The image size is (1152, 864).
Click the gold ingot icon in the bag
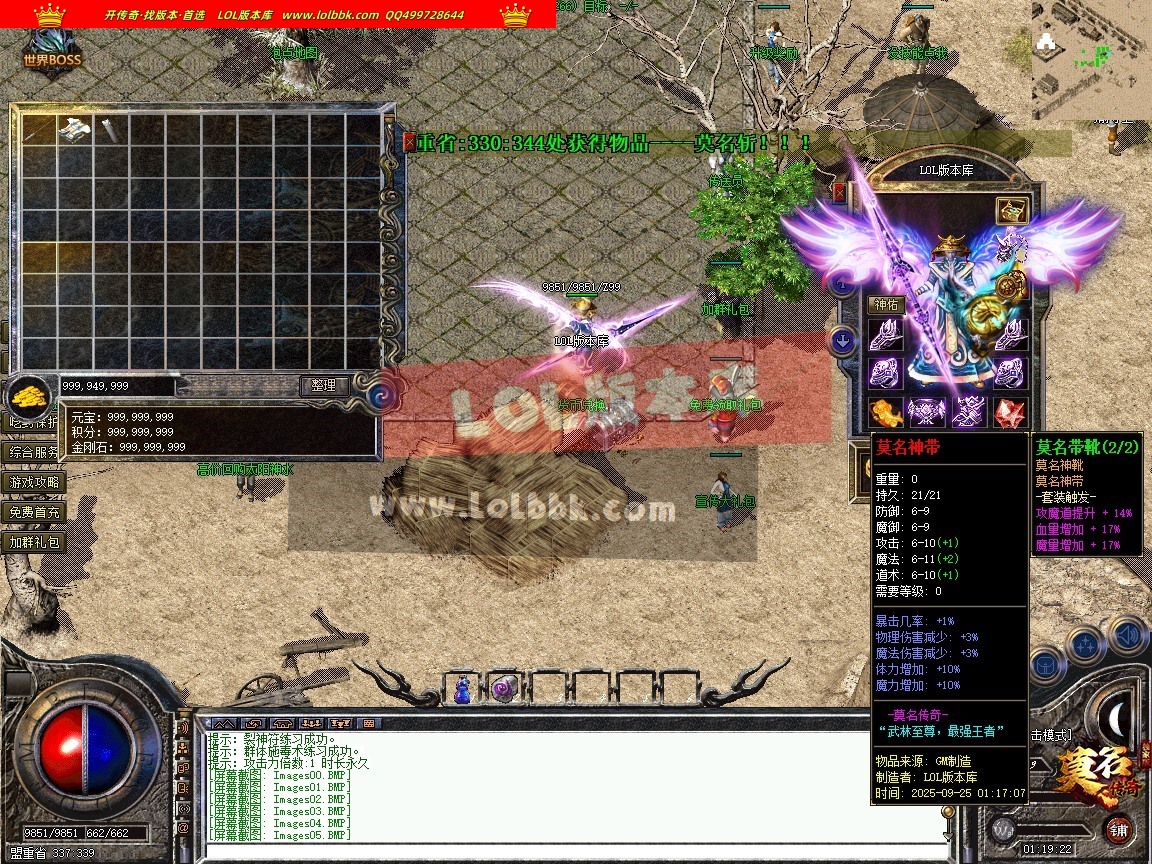(x=31, y=397)
